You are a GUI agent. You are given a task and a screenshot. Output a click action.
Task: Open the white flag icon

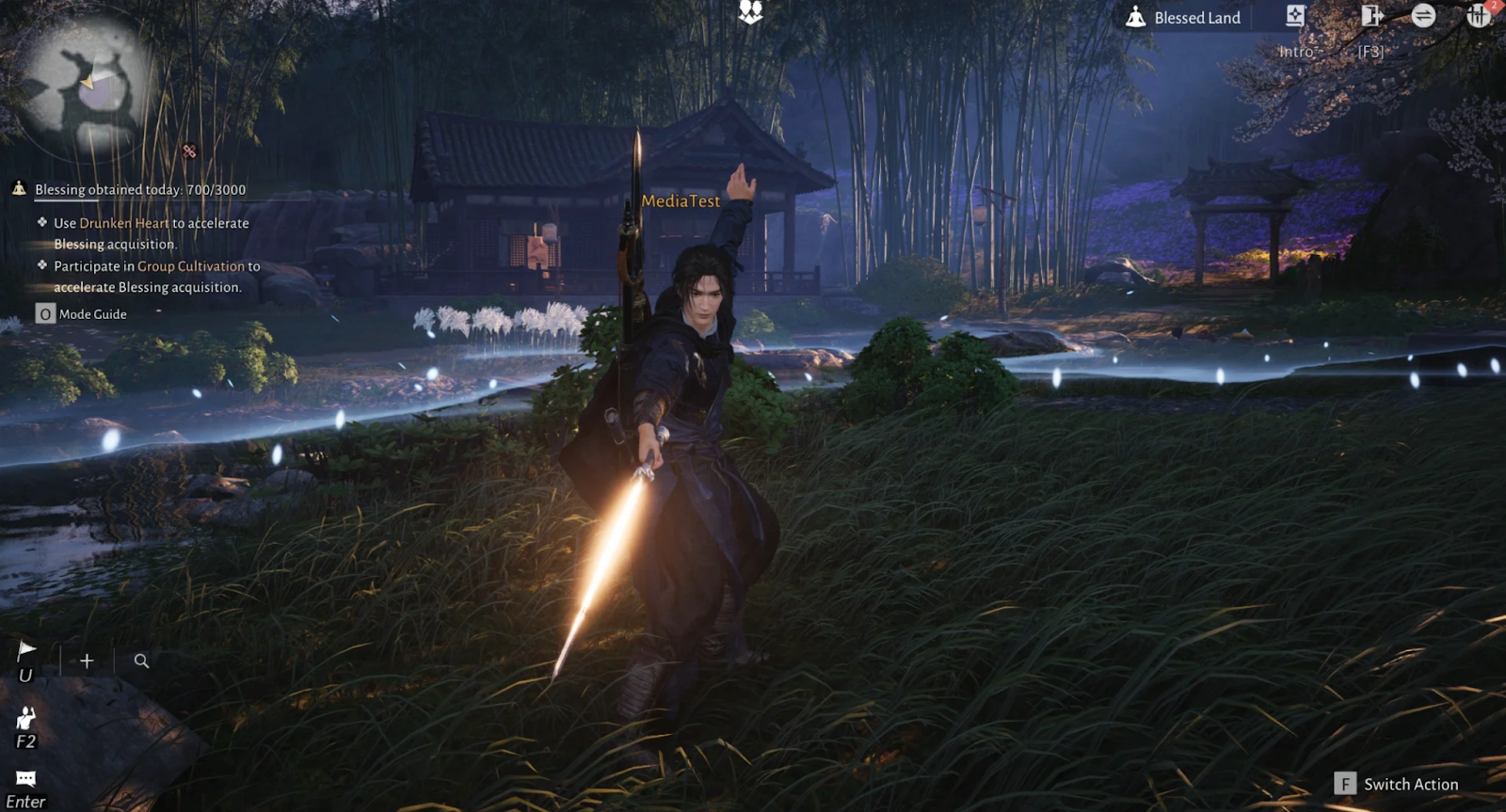[26, 649]
